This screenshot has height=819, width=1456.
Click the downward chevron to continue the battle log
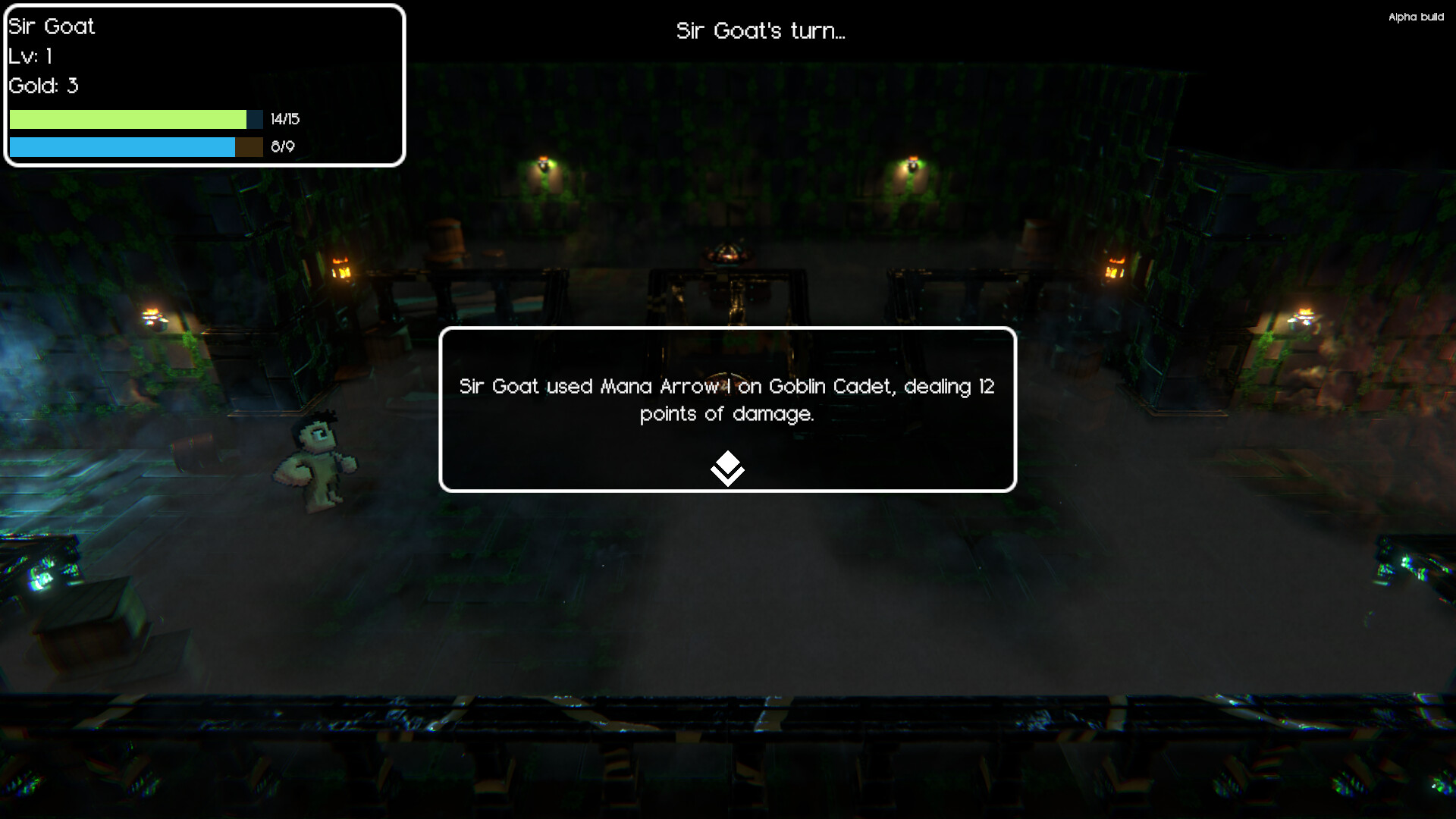[x=727, y=468]
